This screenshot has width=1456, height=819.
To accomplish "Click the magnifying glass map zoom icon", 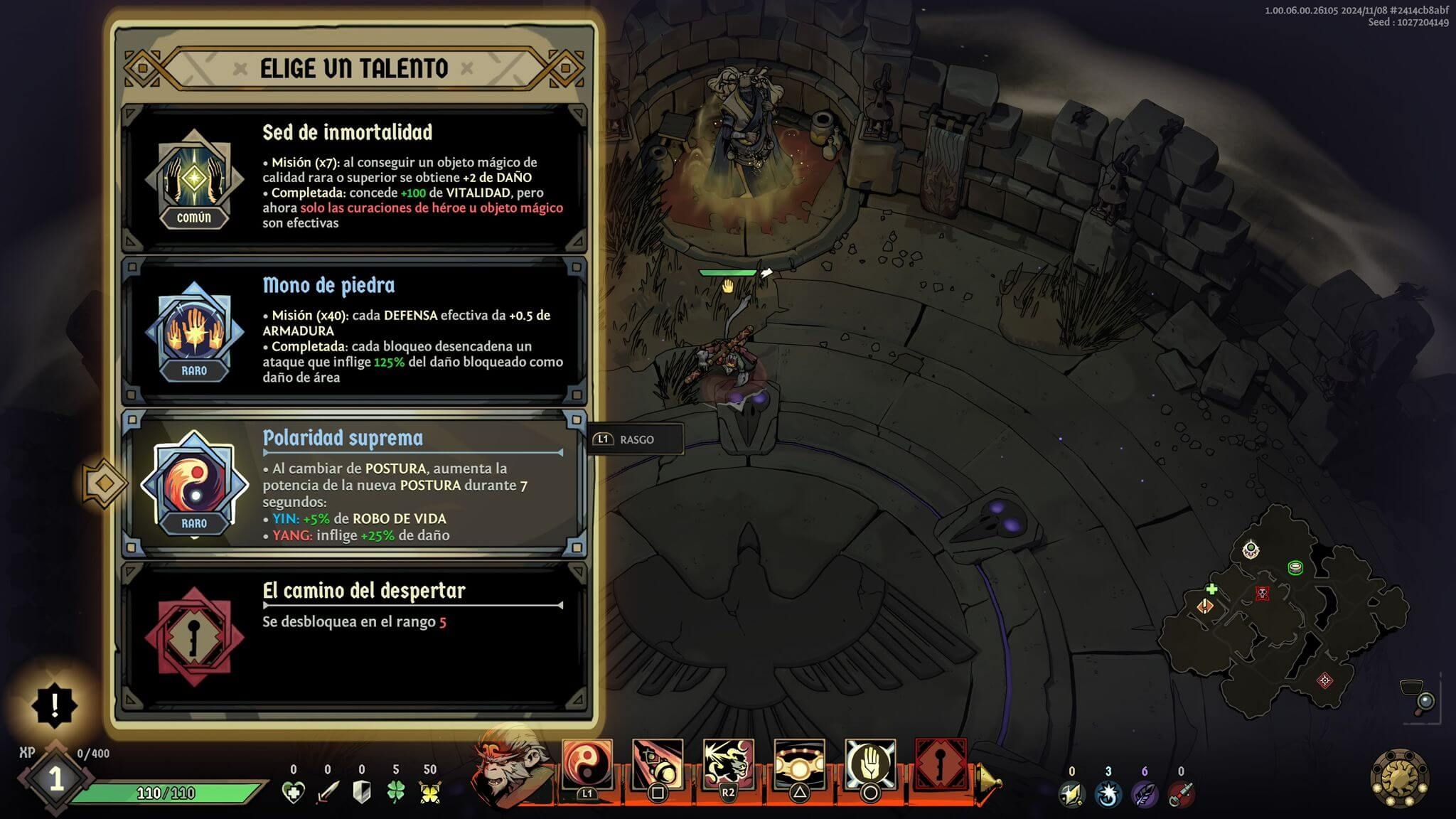I will (1424, 702).
